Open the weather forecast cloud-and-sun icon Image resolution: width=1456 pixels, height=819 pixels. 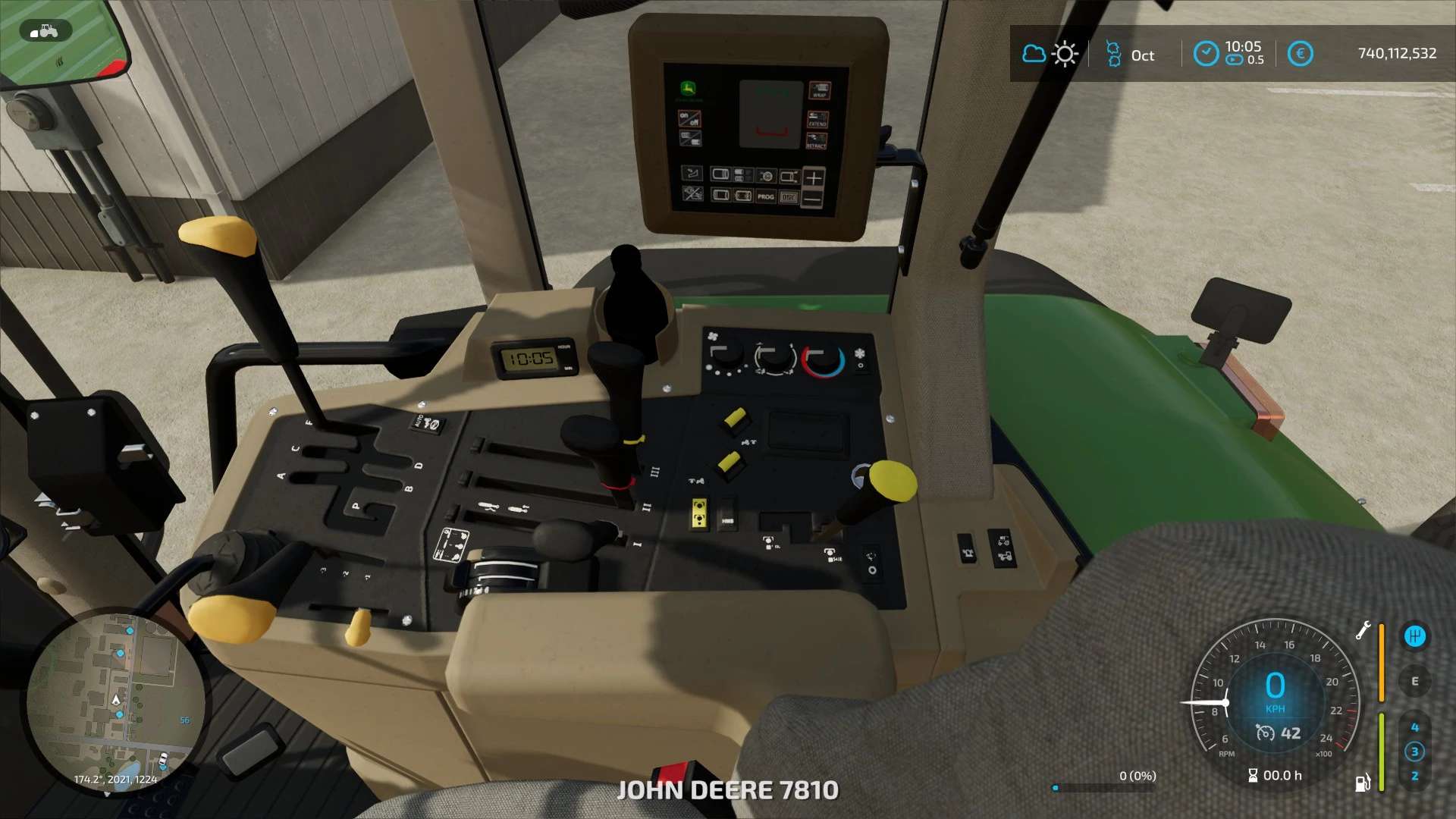(x=1050, y=54)
